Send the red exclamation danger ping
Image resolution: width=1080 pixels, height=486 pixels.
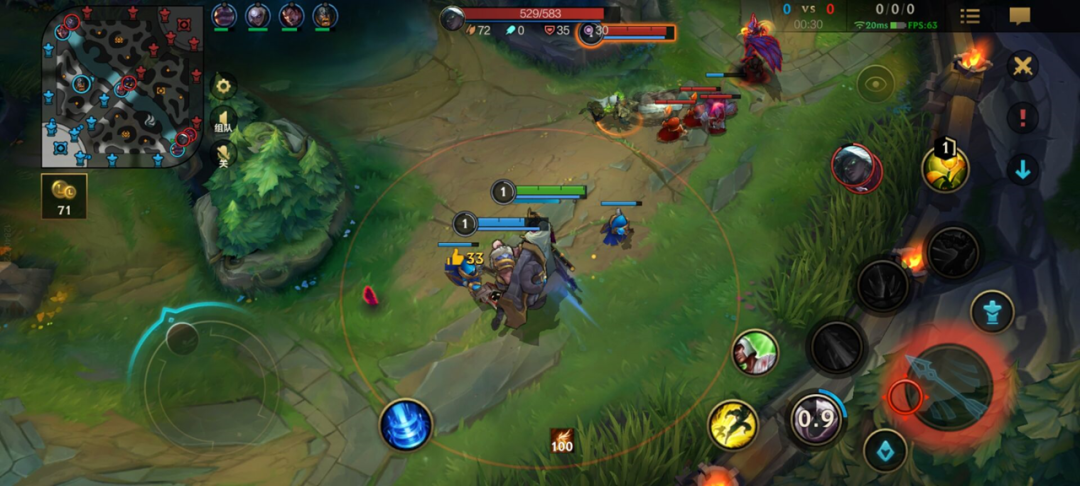(x=1022, y=118)
